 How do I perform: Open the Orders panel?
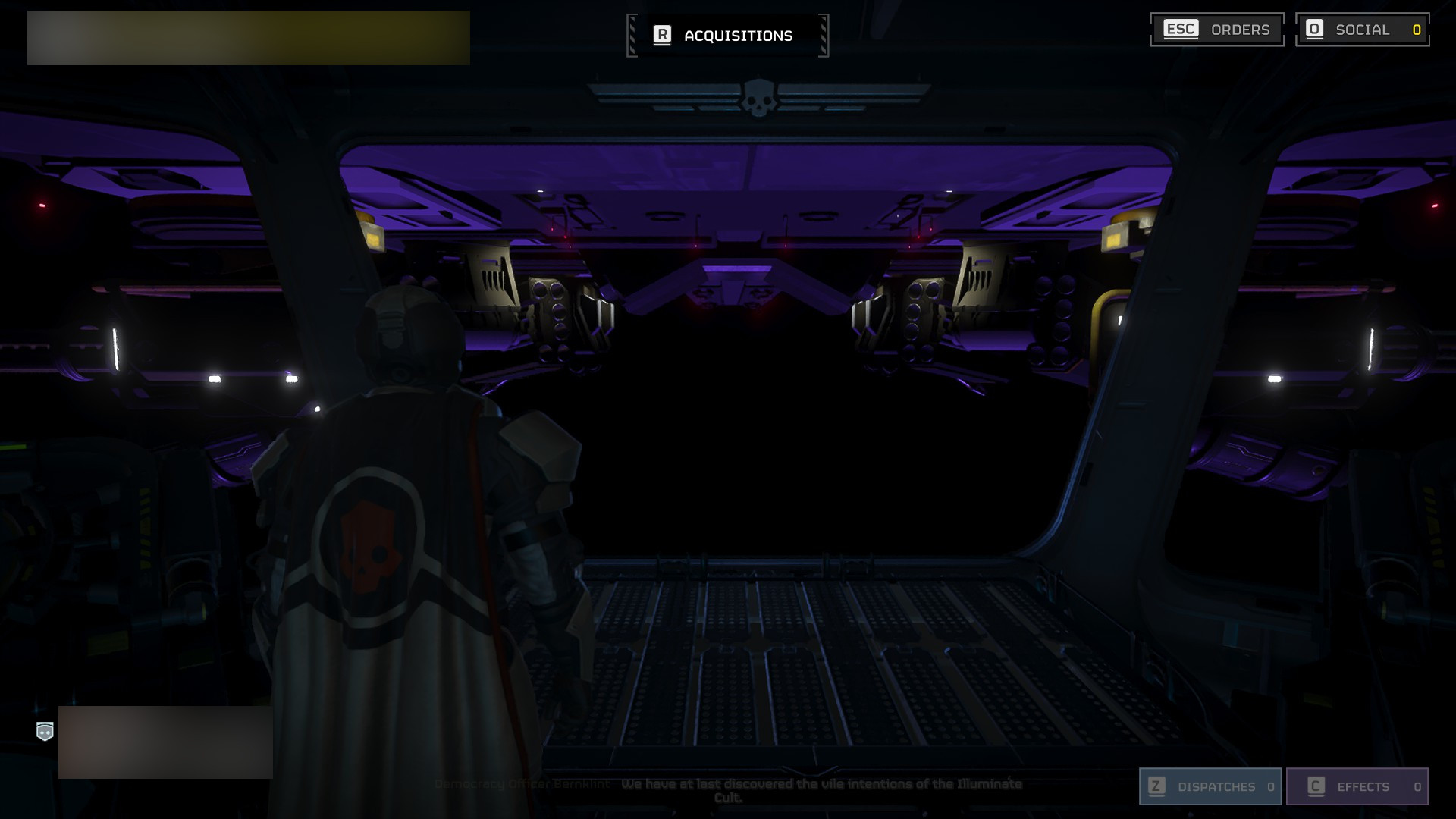pyautogui.click(x=1216, y=30)
